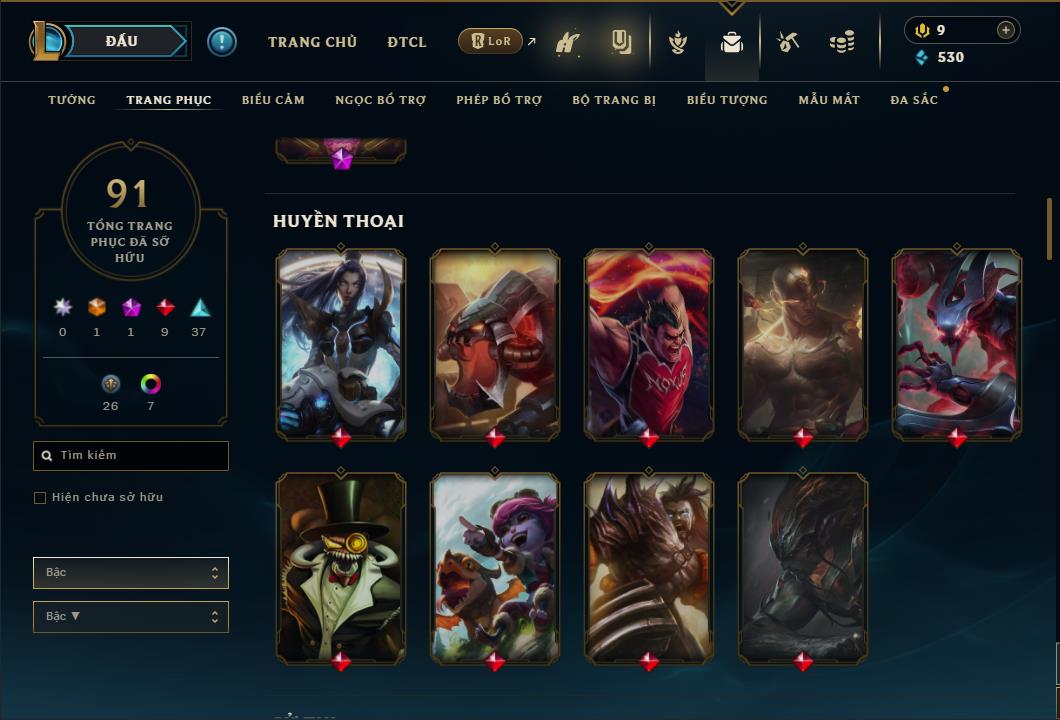Launch the LoR link button
1060x720 pixels.
[x=490, y=41]
